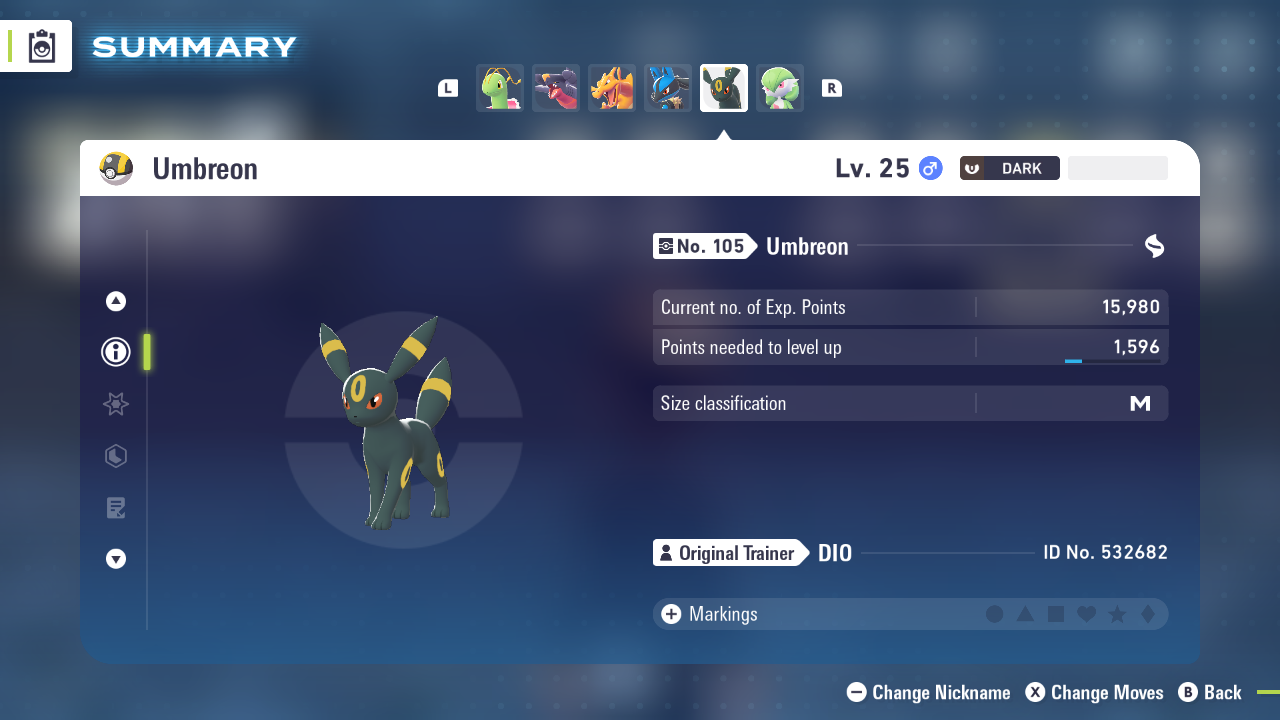Expand the panel using the up arrow
1280x720 pixels.
click(115, 300)
